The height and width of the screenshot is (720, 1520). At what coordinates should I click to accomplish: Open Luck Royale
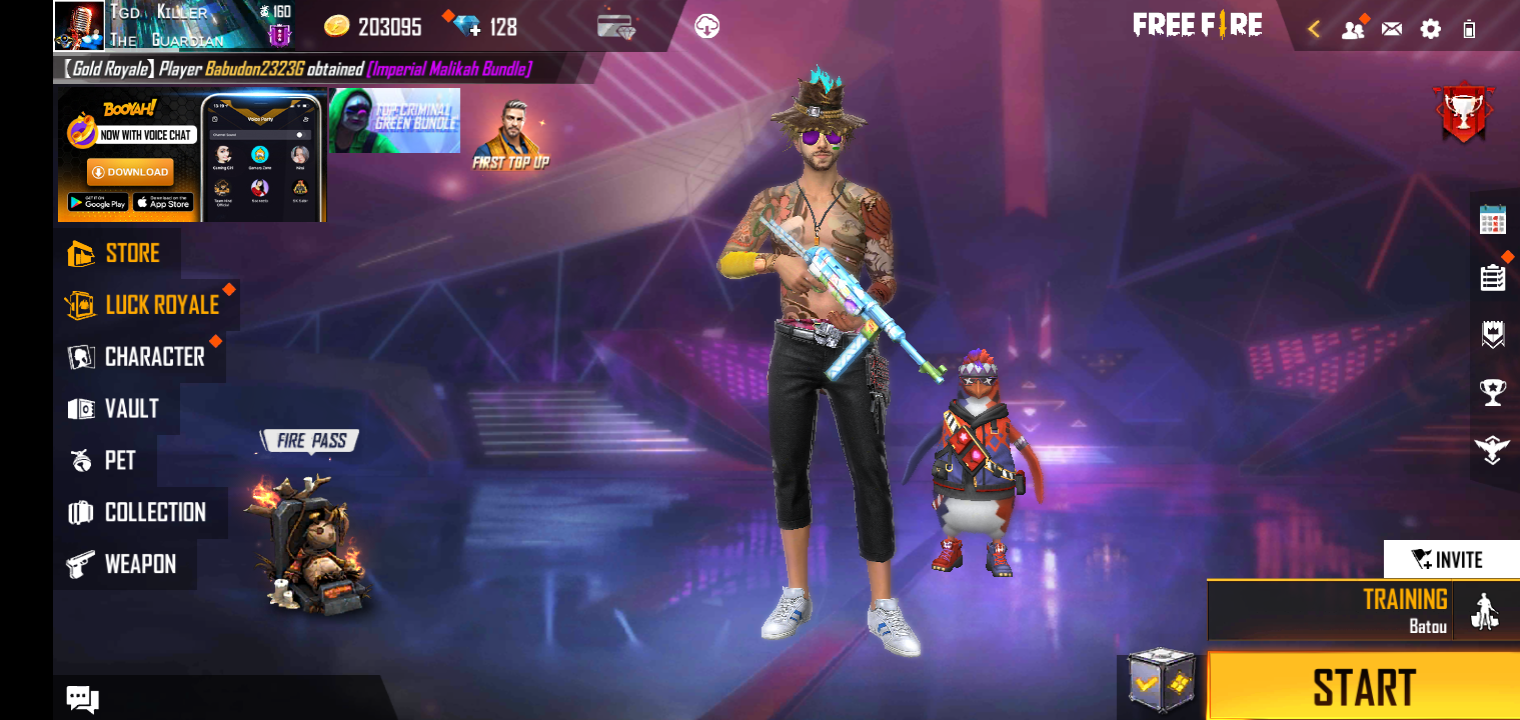pyautogui.click(x=145, y=305)
